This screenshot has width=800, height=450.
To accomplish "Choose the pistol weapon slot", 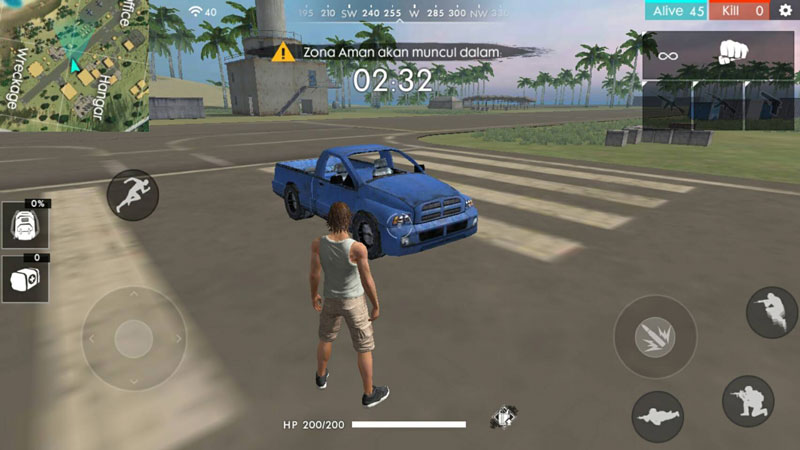I will pyautogui.click(x=770, y=103).
